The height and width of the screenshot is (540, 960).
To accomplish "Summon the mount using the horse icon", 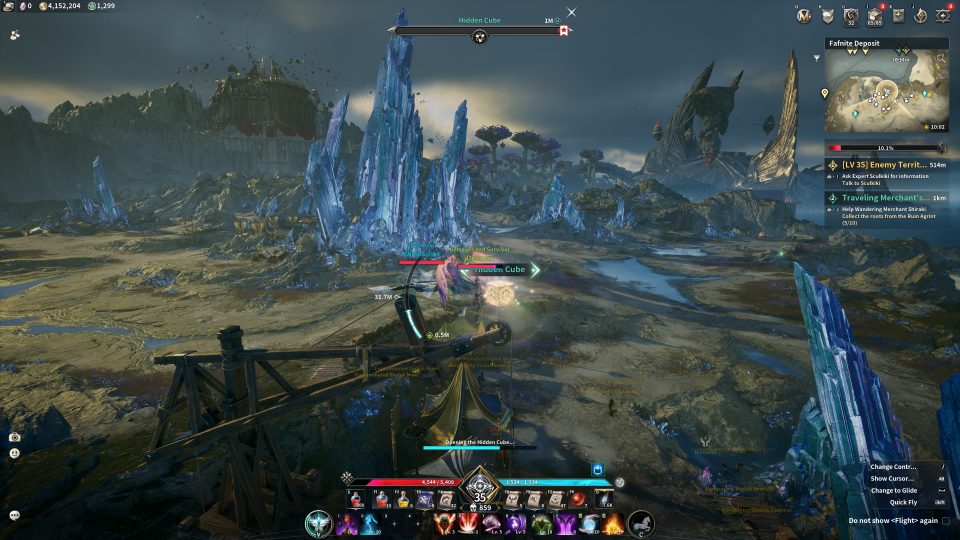I will click(x=641, y=522).
